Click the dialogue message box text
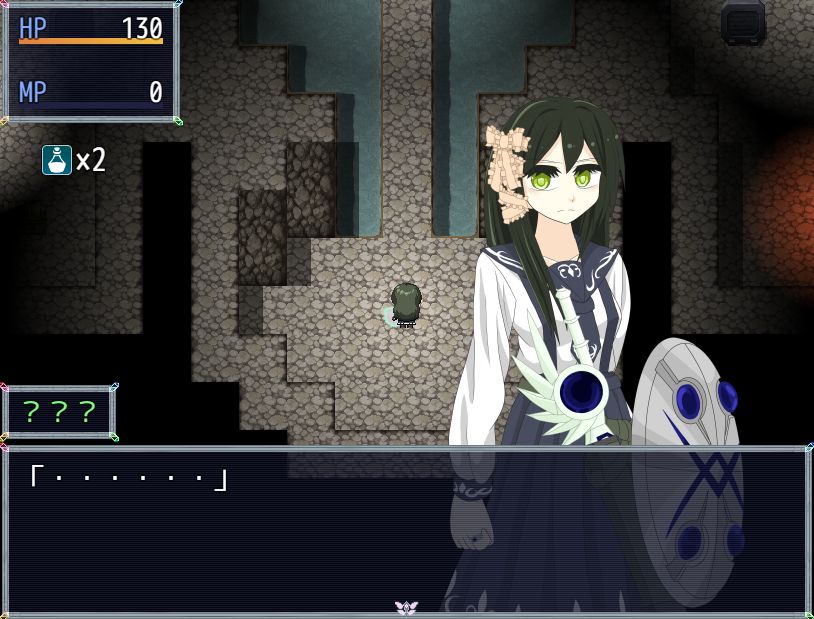 click(x=127, y=479)
